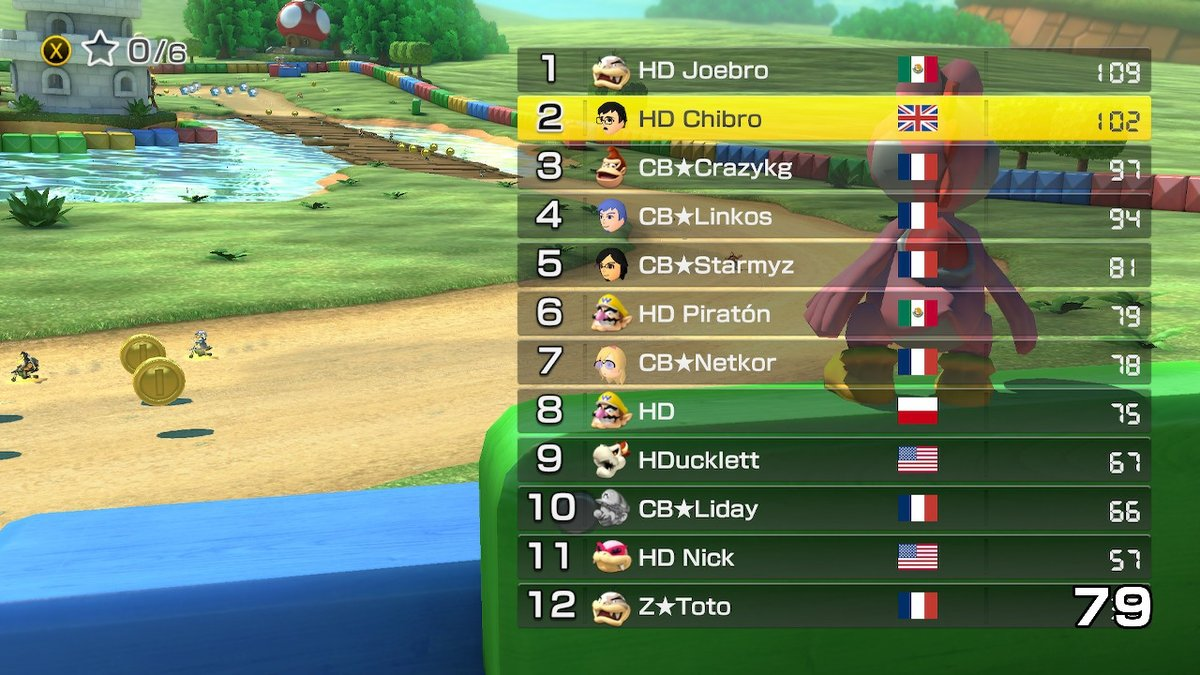Select HD Joebro's leaderboard row
The image size is (1200, 675).
click(x=833, y=70)
